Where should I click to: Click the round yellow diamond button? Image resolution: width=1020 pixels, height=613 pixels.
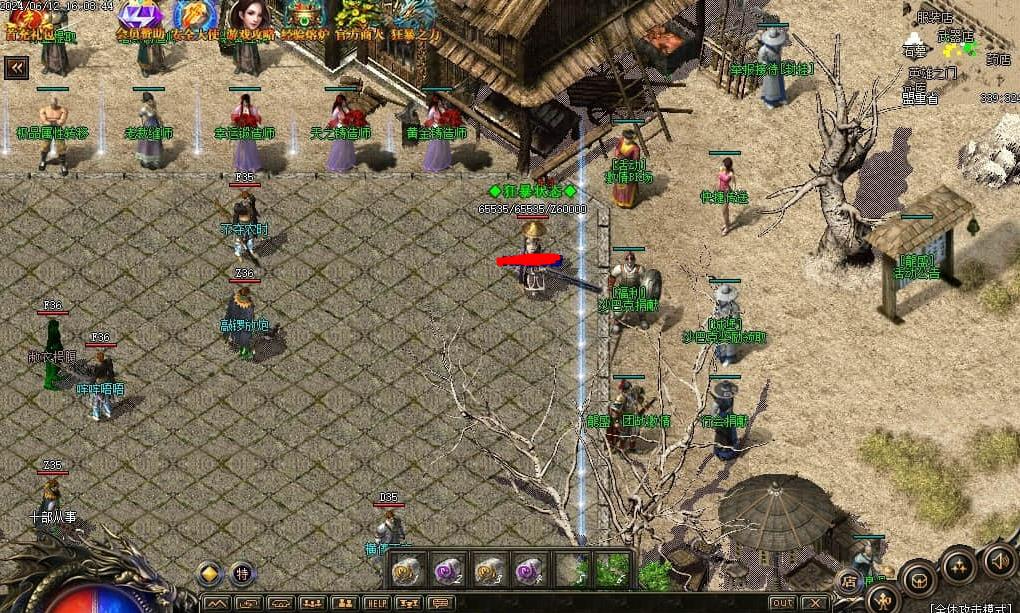pyautogui.click(x=210, y=574)
